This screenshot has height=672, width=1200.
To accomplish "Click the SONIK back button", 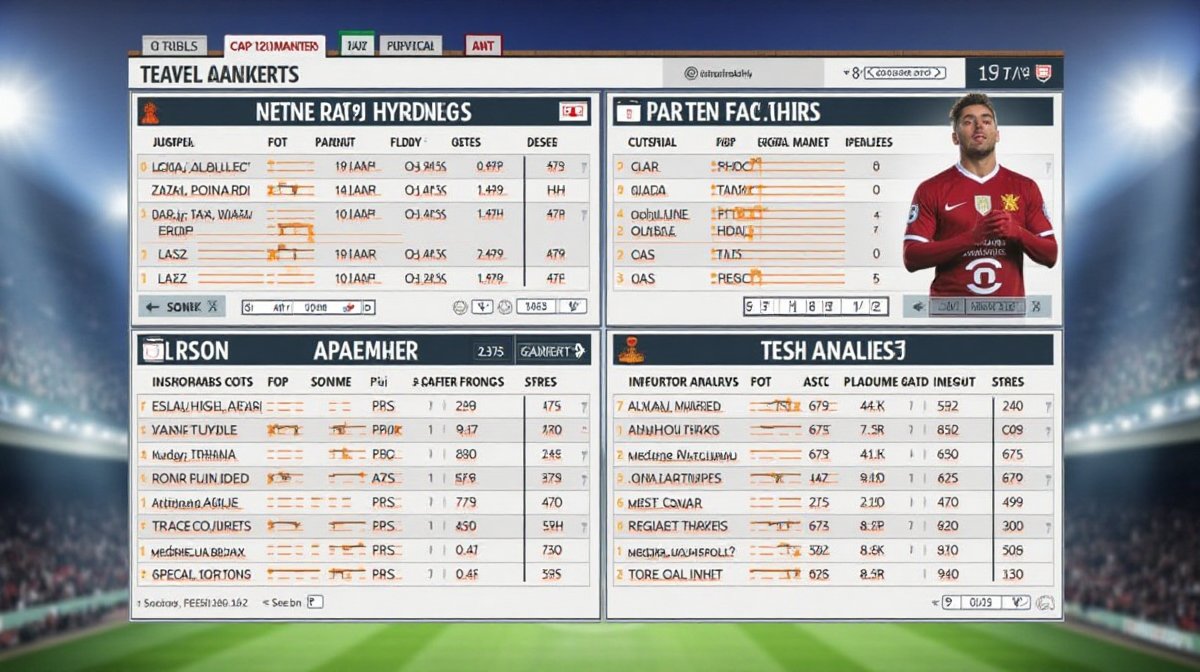I will pyautogui.click(x=182, y=307).
